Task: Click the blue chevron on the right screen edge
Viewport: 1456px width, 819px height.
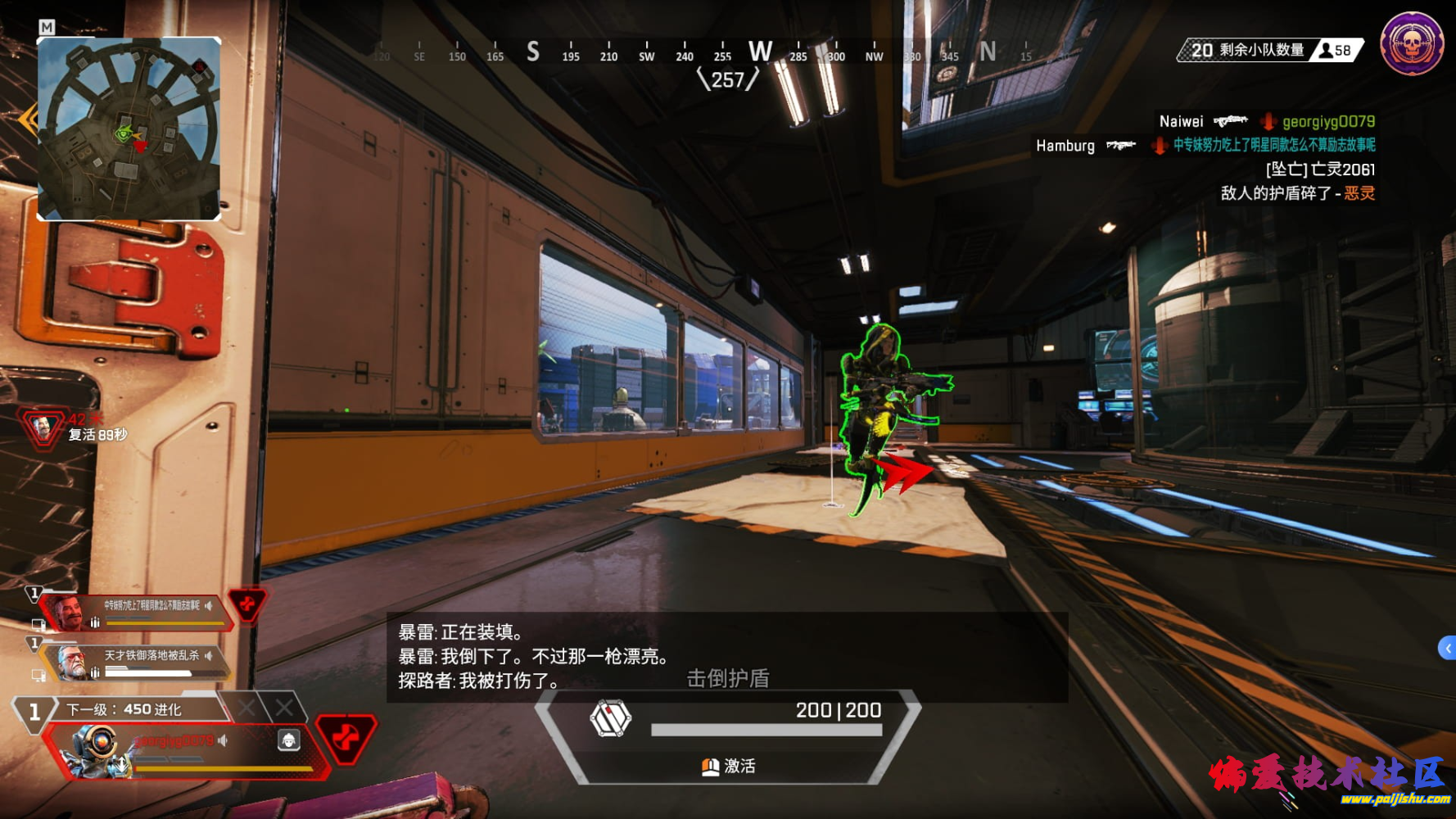Action: pyautogui.click(x=1449, y=647)
